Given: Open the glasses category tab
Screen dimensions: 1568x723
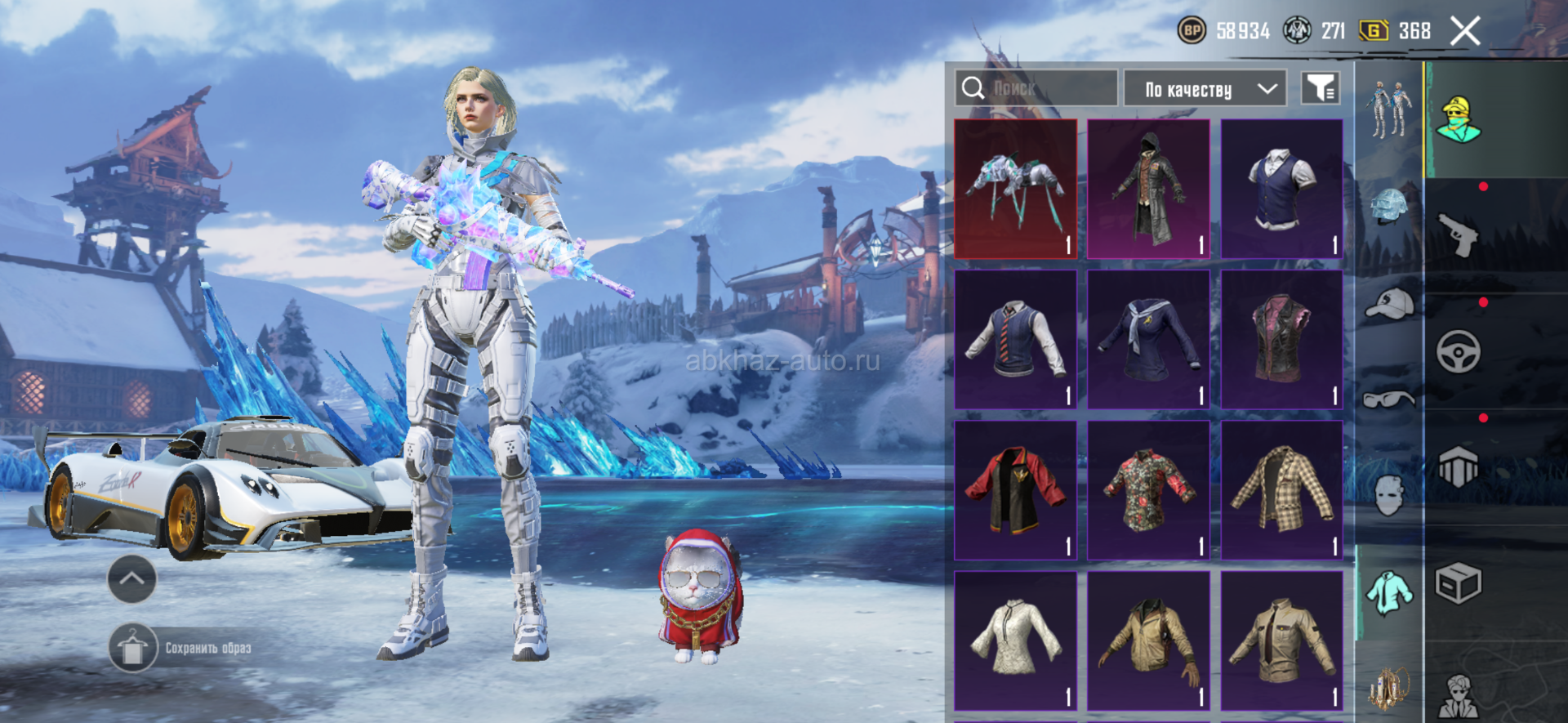Looking at the screenshot, I should (1388, 399).
